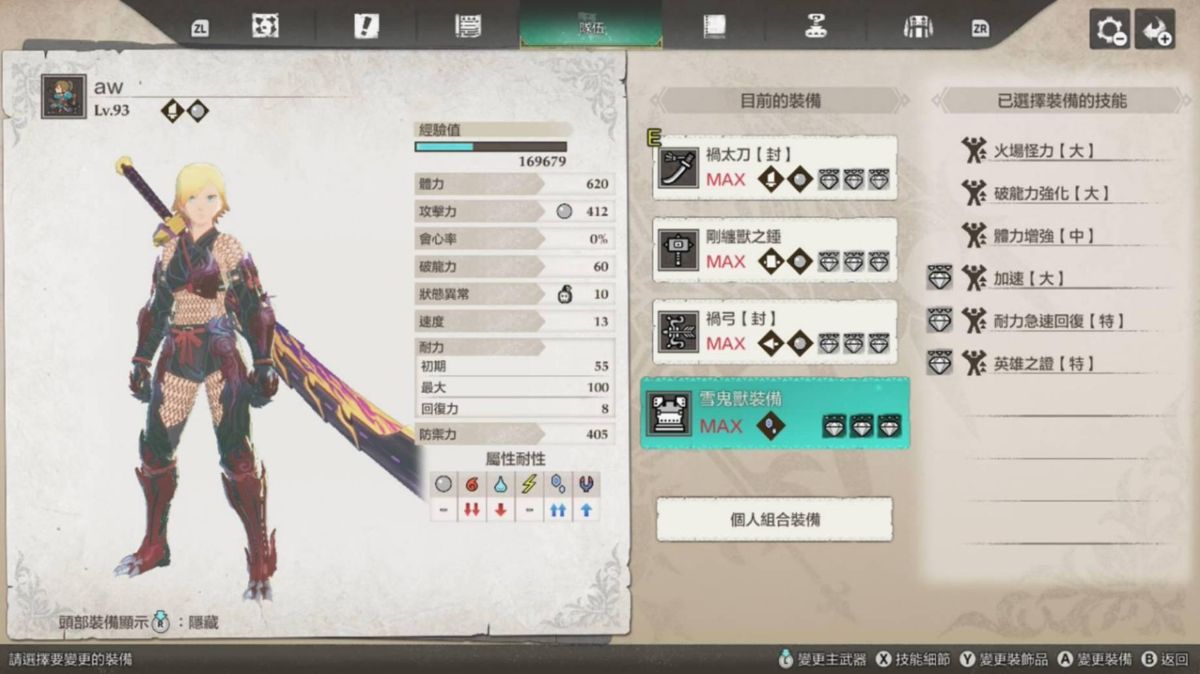Switch to the exclamation mark quest tab
1200x674 pixels.
[366, 27]
